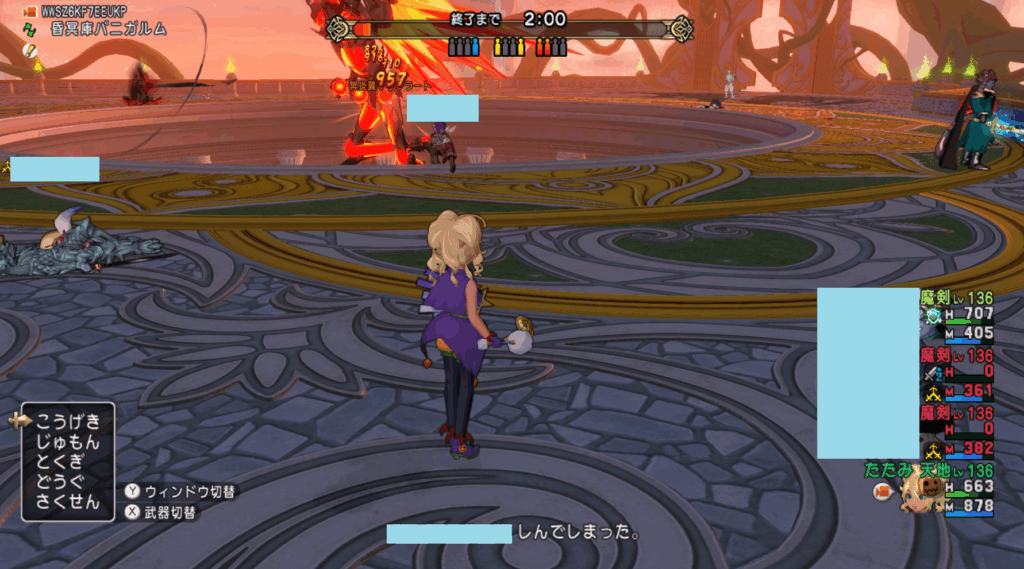Click the living 魔剣 party member name
The width and height of the screenshot is (1024, 569).
[x=934, y=298]
